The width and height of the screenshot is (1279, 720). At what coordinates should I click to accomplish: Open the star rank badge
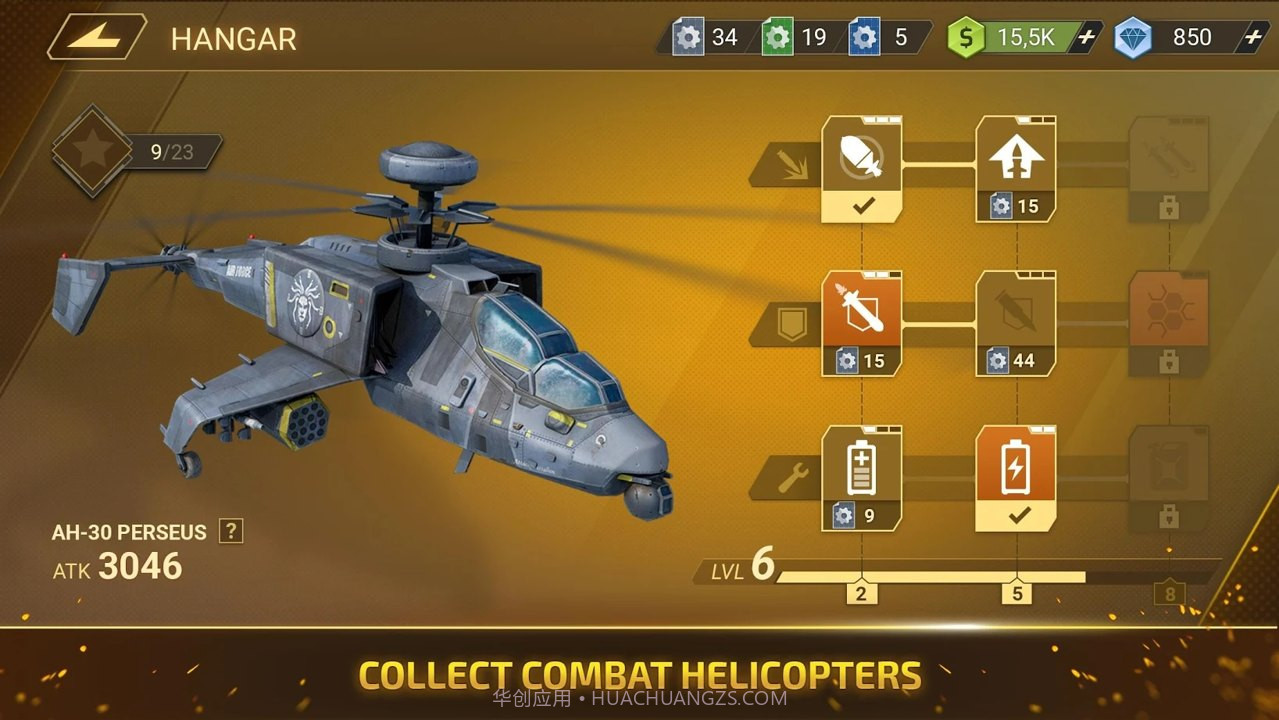(92, 151)
